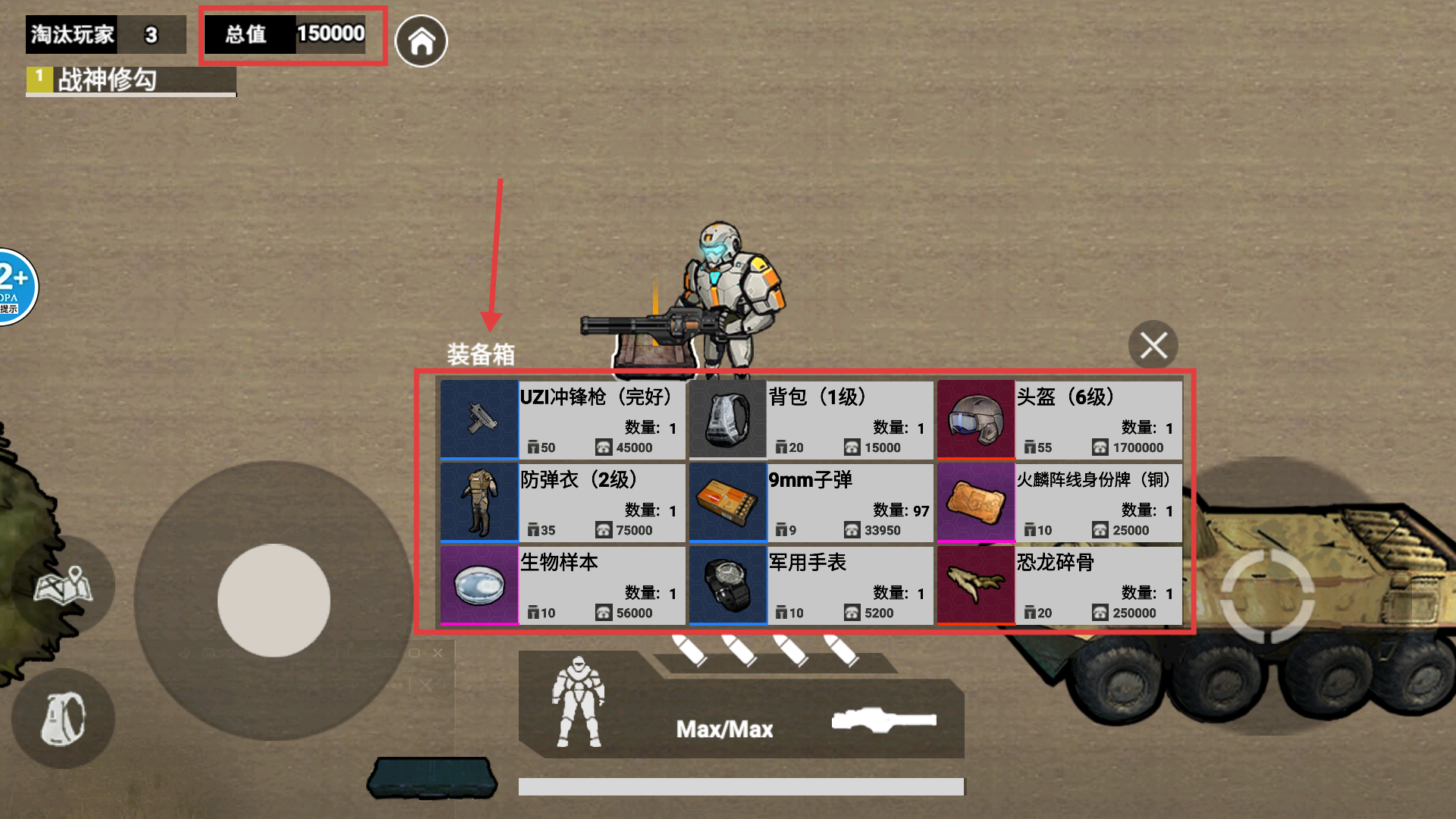Open the backpack inventory button
Viewport: 1456px width, 819px height.
63,718
